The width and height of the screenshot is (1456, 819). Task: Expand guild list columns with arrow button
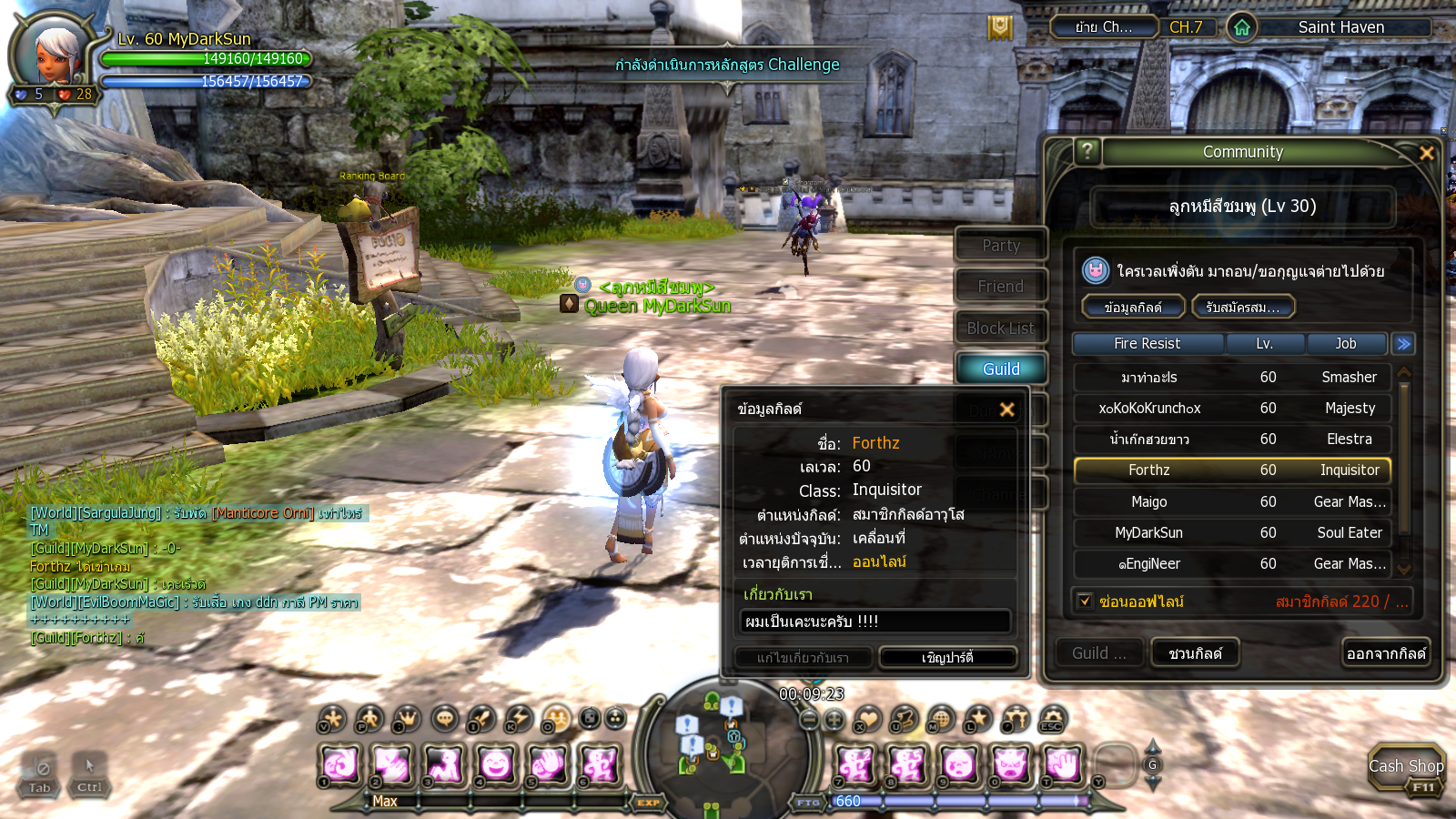coord(1403,344)
